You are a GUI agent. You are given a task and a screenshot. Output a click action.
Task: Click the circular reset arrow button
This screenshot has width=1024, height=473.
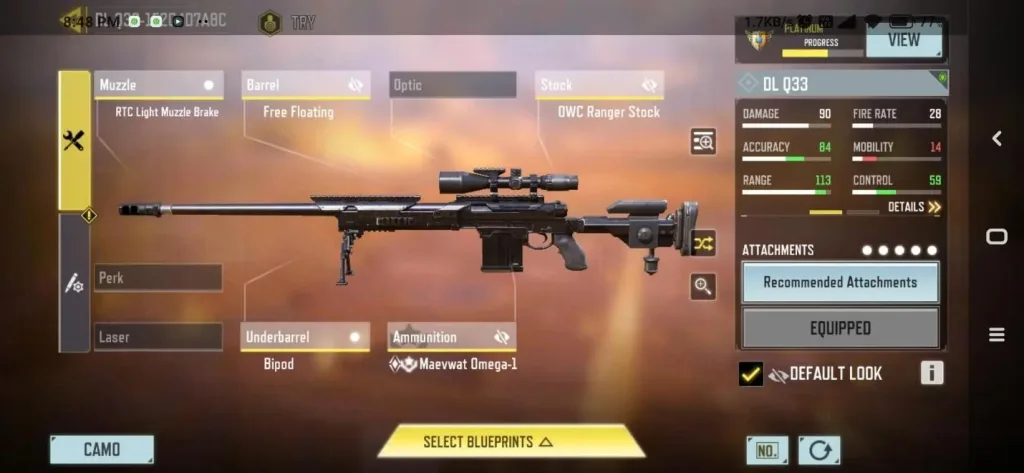click(x=819, y=450)
